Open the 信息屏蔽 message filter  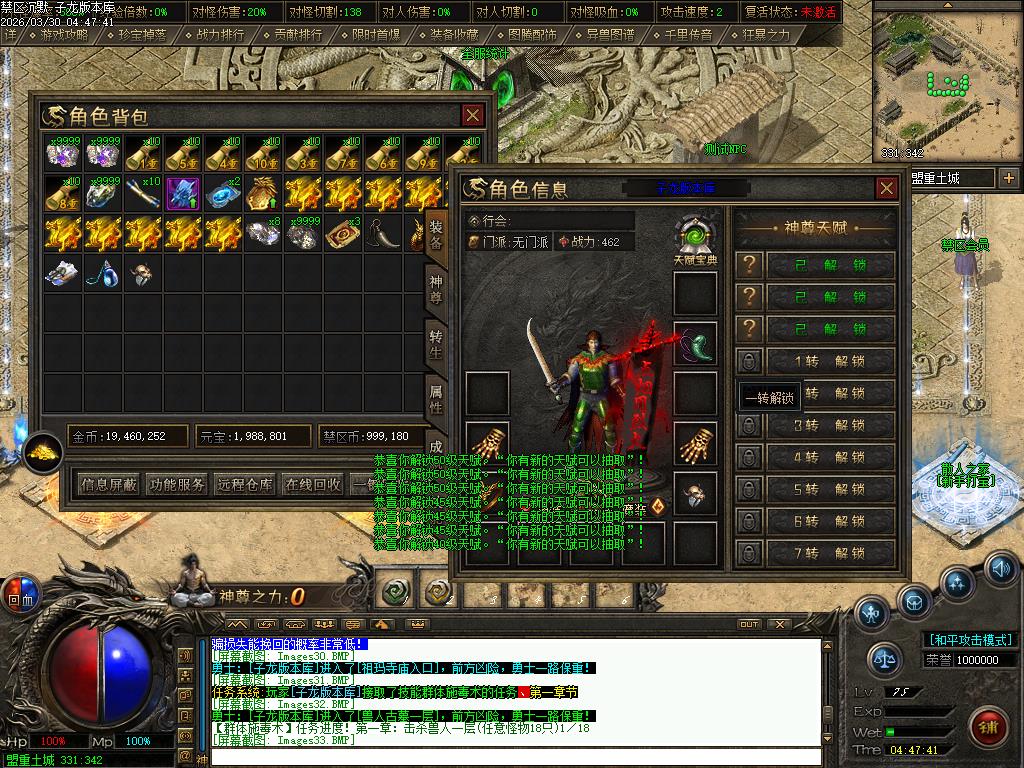tap(109, 484)
